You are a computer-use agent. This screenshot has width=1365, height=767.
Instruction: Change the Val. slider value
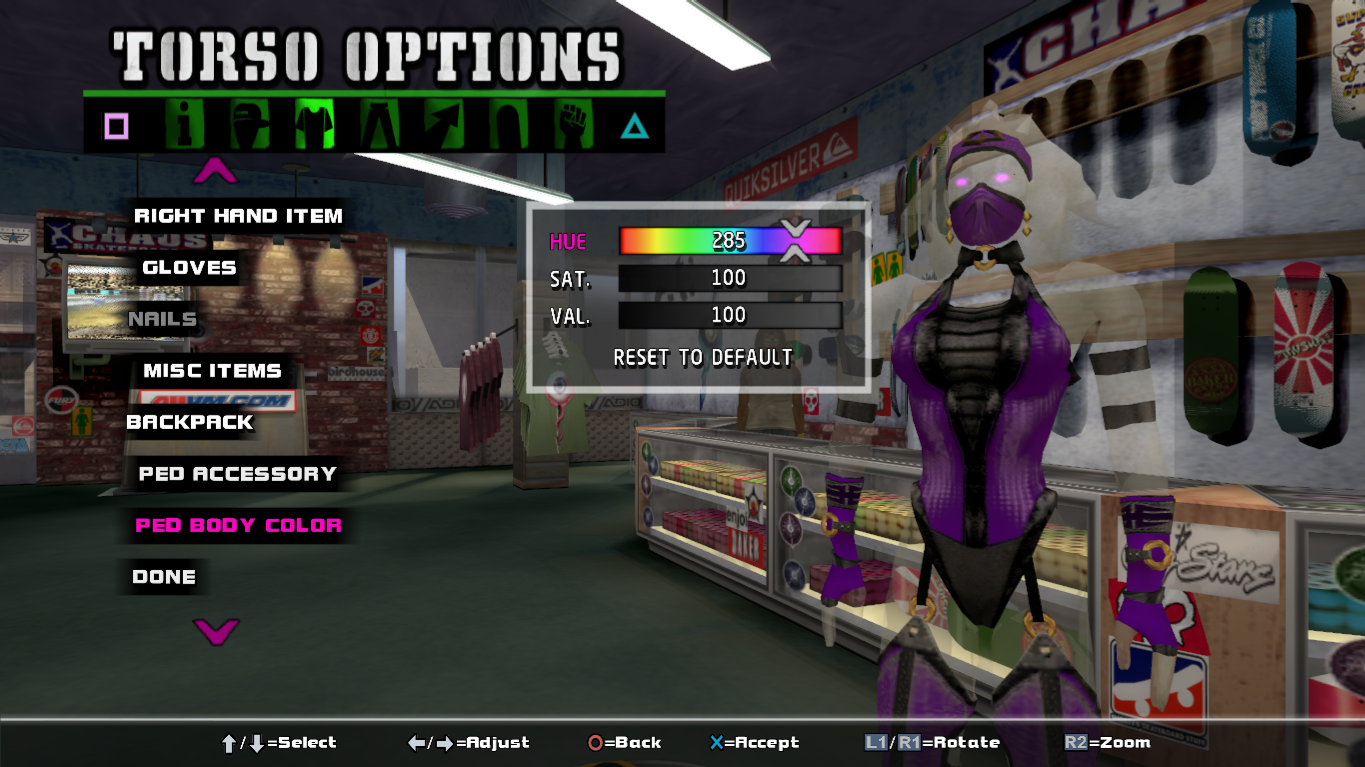[x=729, y=315]
